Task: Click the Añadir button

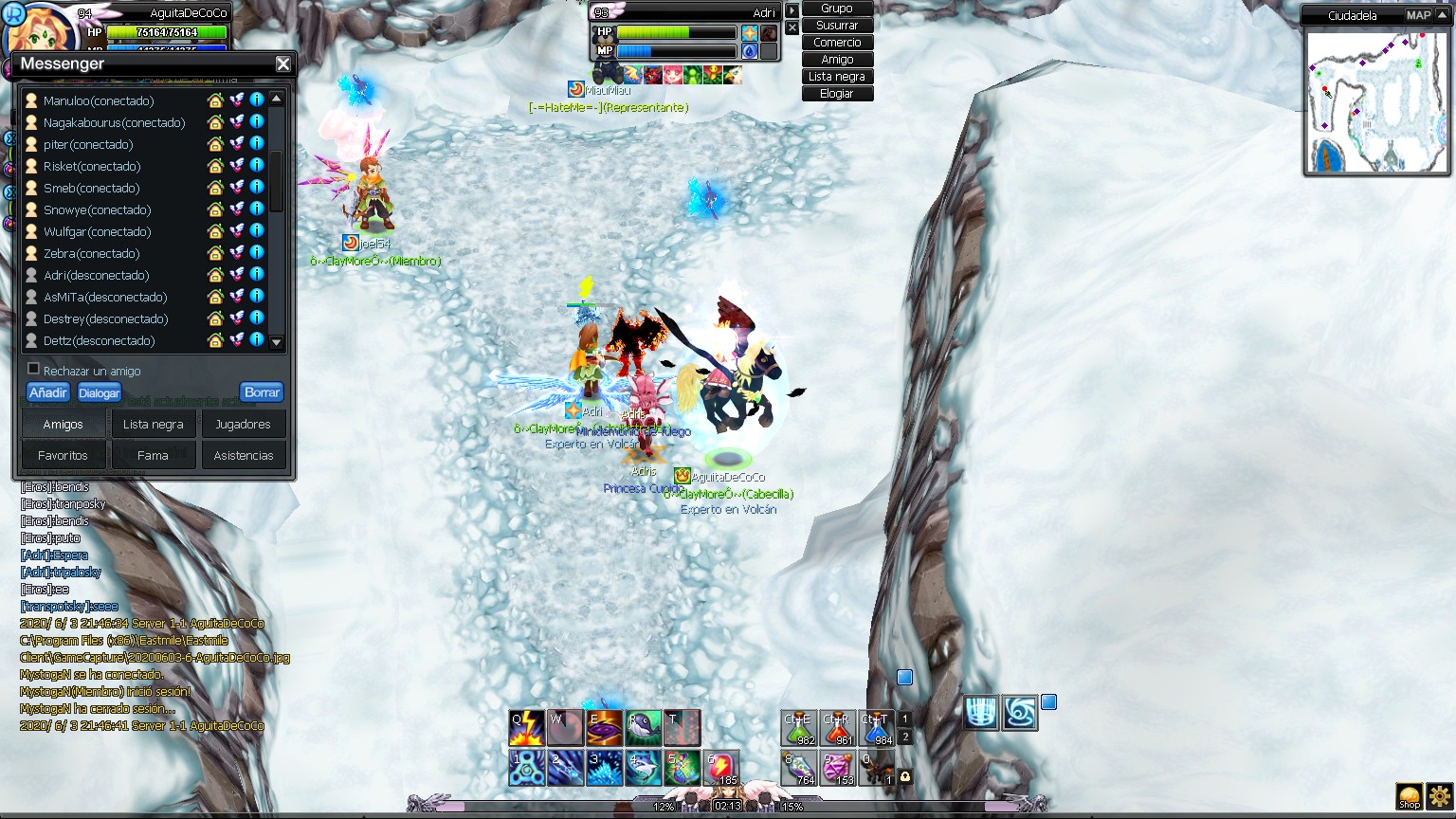Action: pyautogui.click(x=47, y=392)
